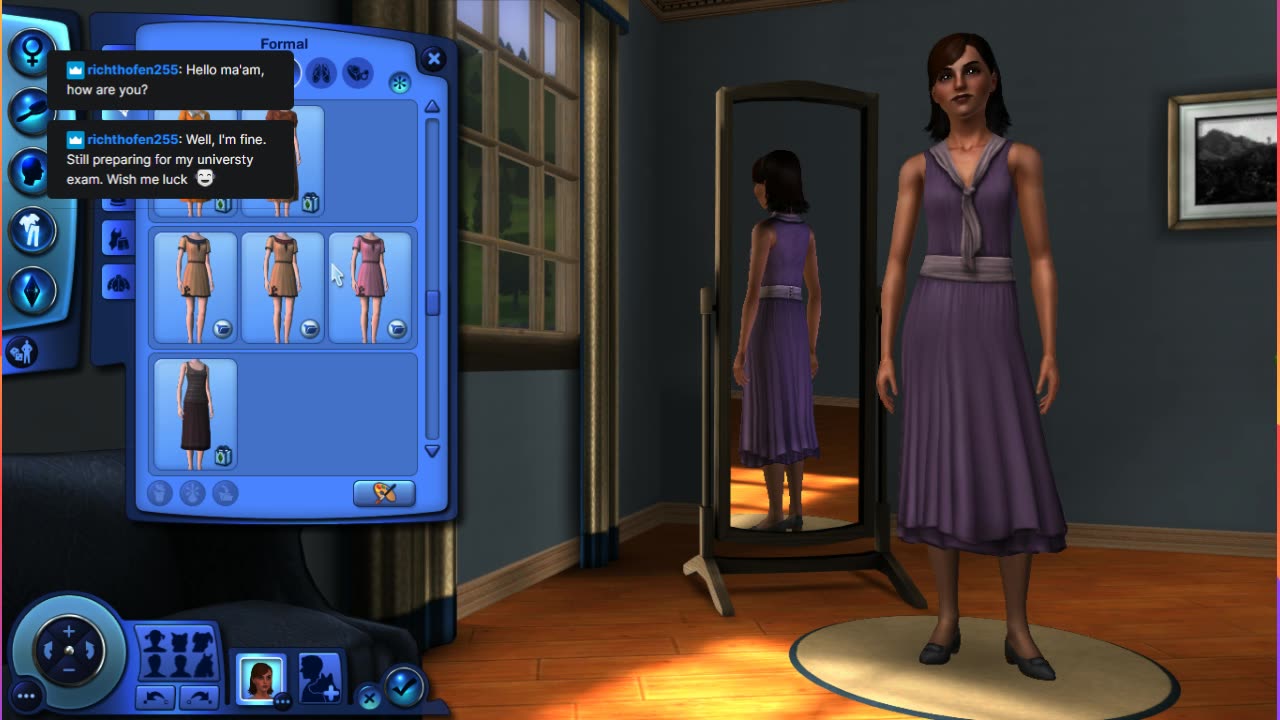This screenshot has height=720, width=1280.
Task: Open the Create a Style palette tool
Action: pyautogui.click(x=384, y=493)
